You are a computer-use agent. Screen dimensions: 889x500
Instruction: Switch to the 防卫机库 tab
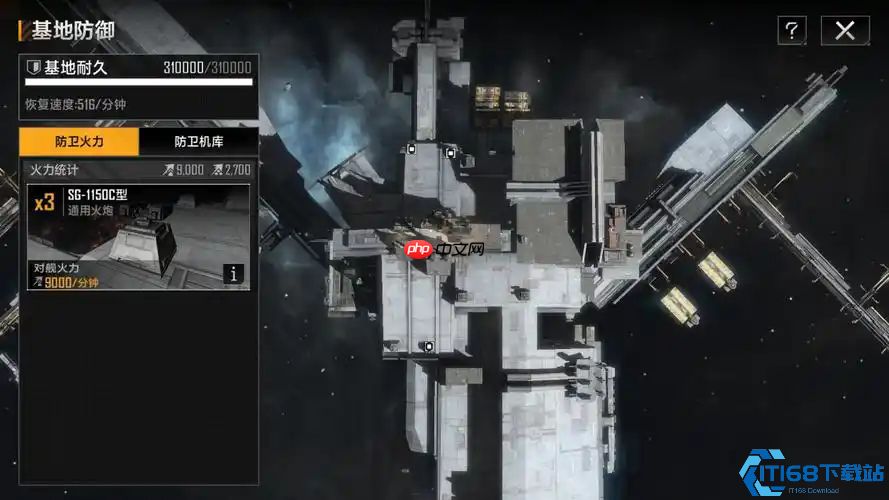tap(198, 142)
